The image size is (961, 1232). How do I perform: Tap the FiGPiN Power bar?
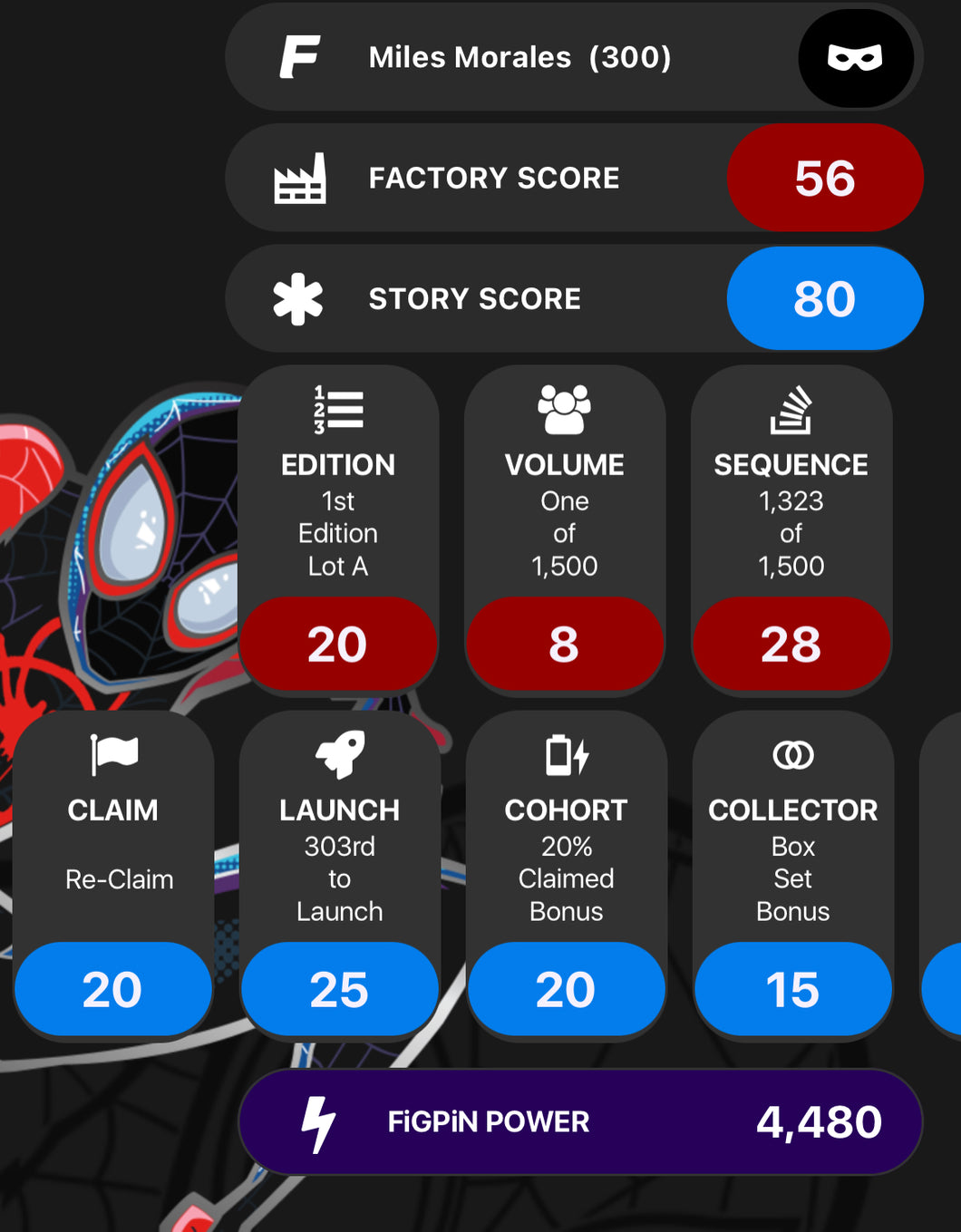point(580,1121)
